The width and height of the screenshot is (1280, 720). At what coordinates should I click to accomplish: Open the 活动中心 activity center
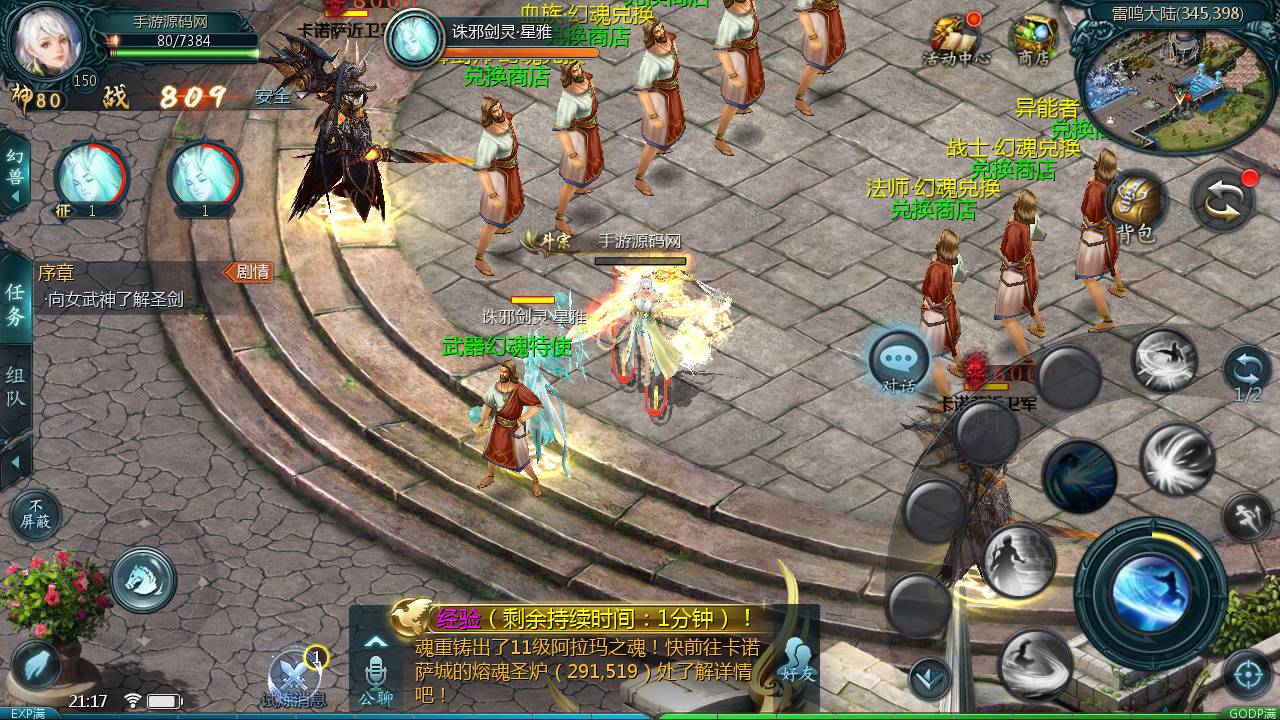pos(955,38)
